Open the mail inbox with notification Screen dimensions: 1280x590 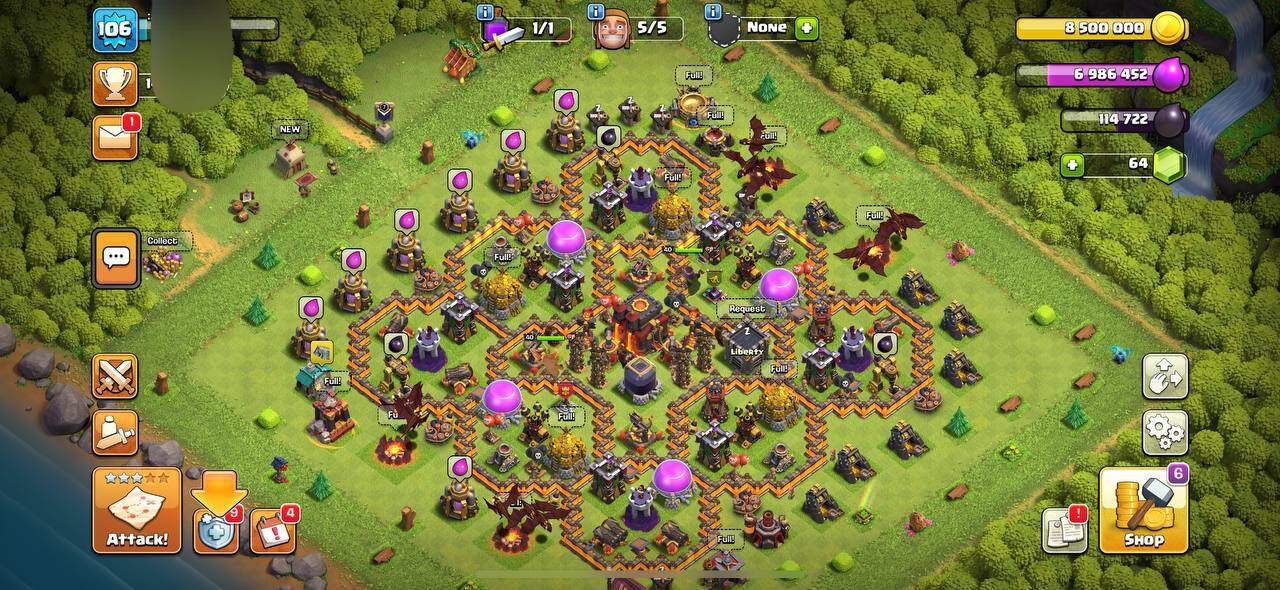(x=115, y=137)
